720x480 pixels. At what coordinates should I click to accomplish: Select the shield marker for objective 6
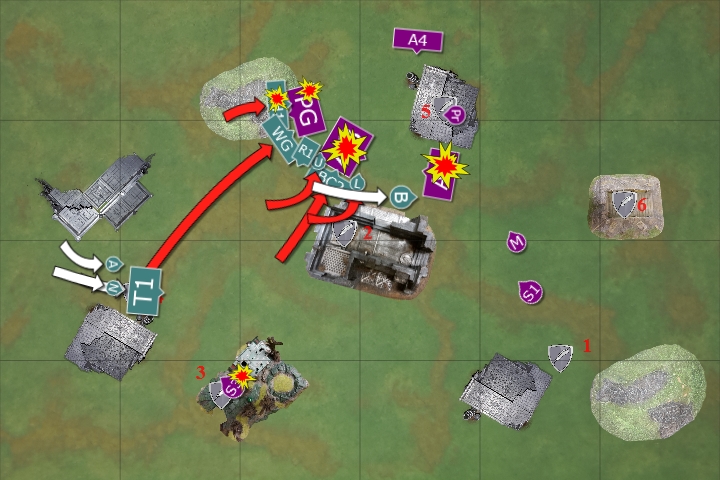pyautogui.click(x=624, y=203)
